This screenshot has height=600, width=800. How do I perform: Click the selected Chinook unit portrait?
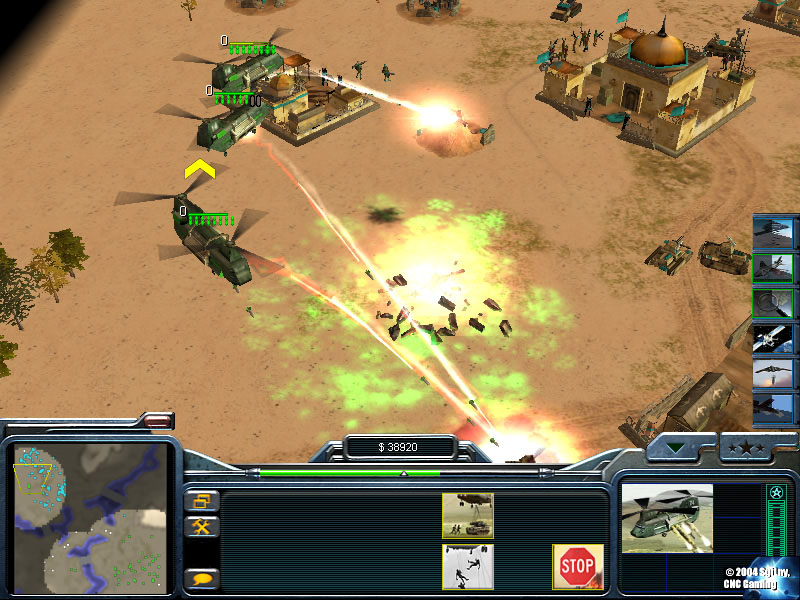(667, 518)
